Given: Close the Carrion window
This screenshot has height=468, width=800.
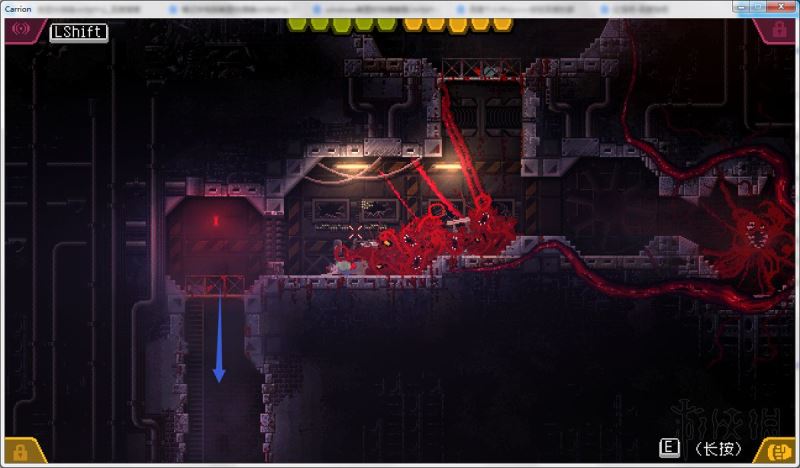Looking at the screenshot, I should (782, 7).
